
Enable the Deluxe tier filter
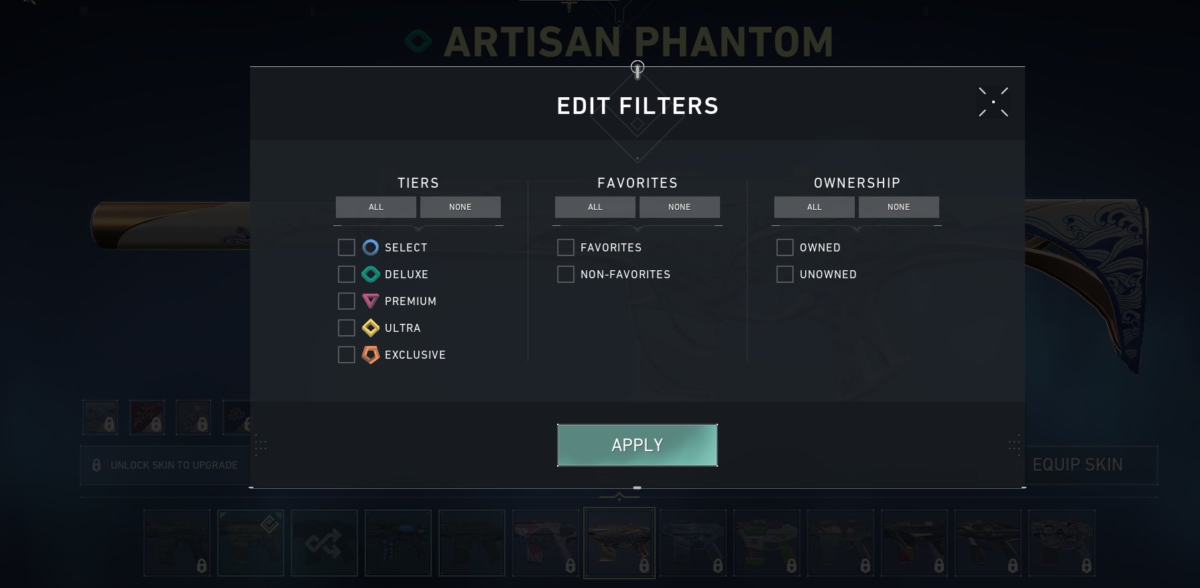(347, 274)
